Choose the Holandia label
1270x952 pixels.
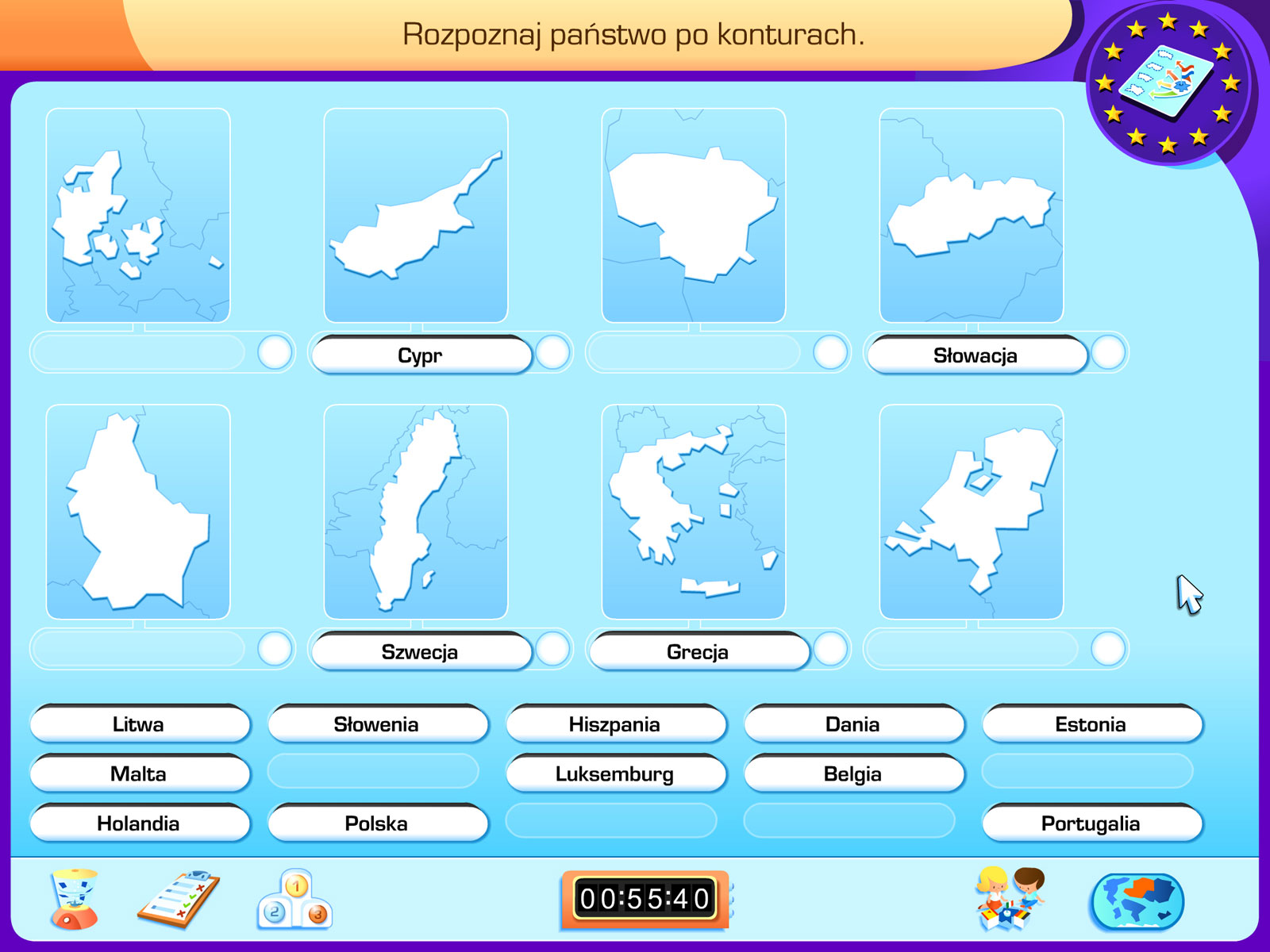point(139,823)
